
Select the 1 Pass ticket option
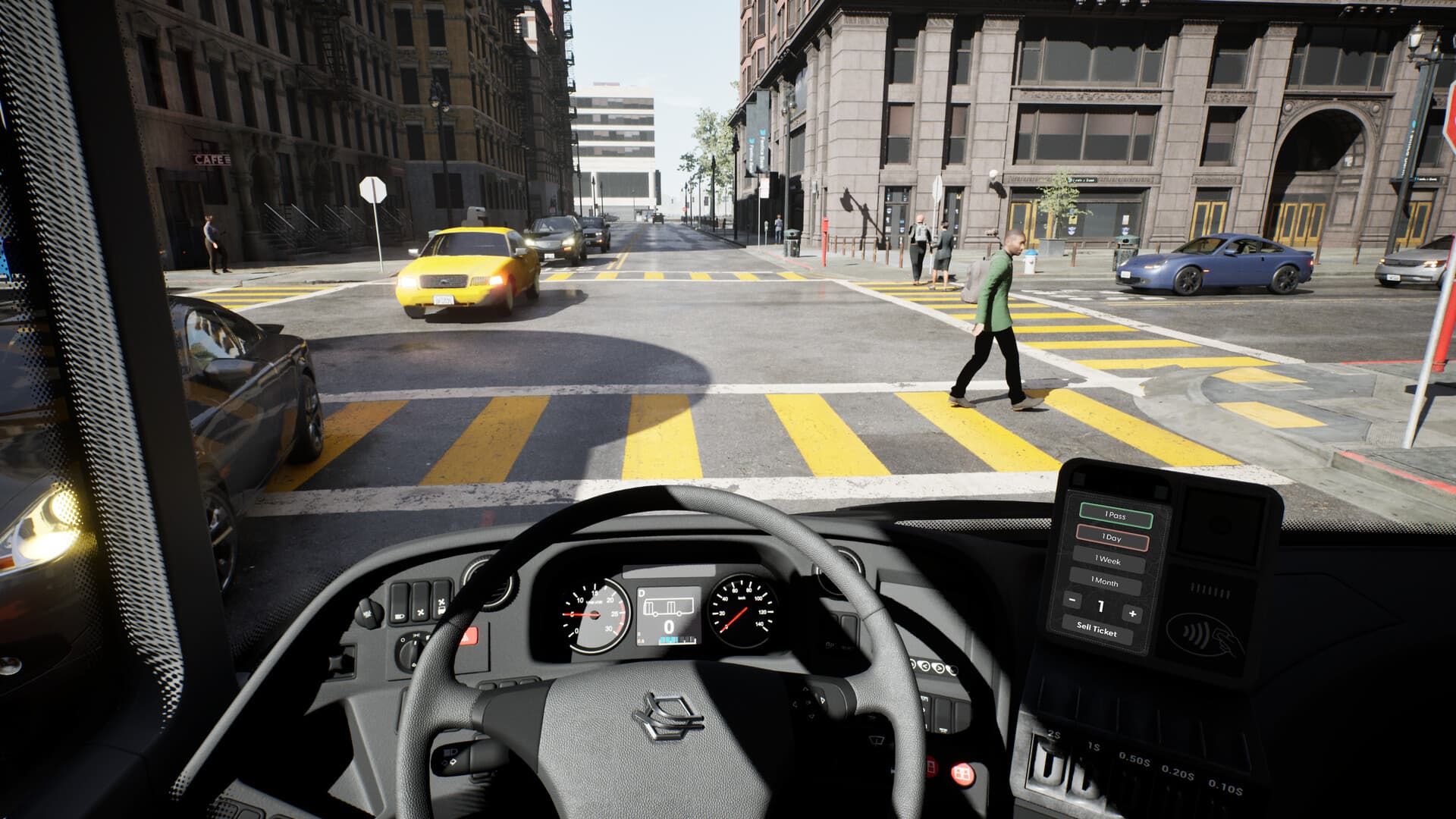point(1116,516)
